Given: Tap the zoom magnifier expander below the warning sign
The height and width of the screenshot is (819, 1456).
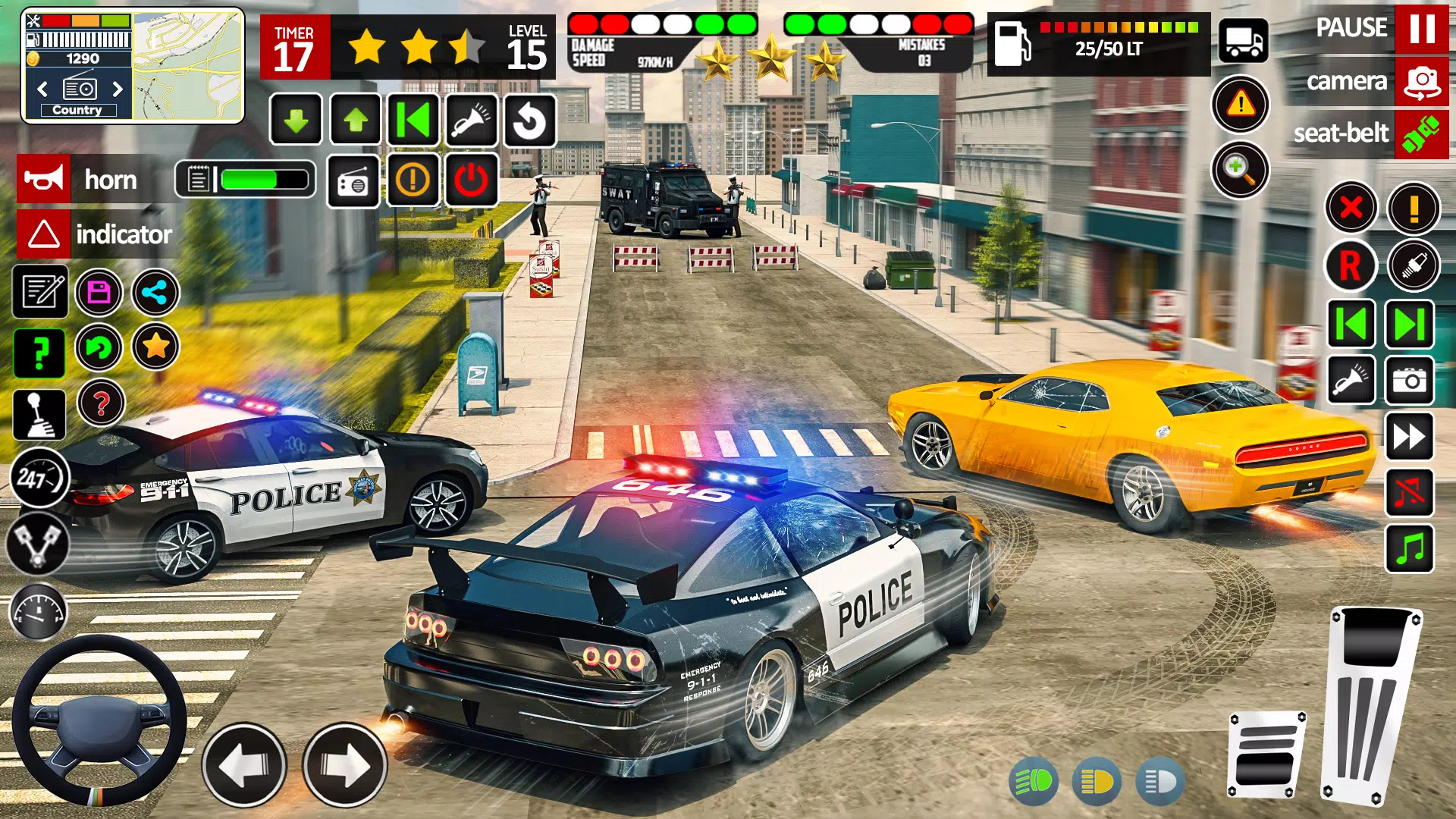Looking at the screenshot, I should pos(1240,170).
